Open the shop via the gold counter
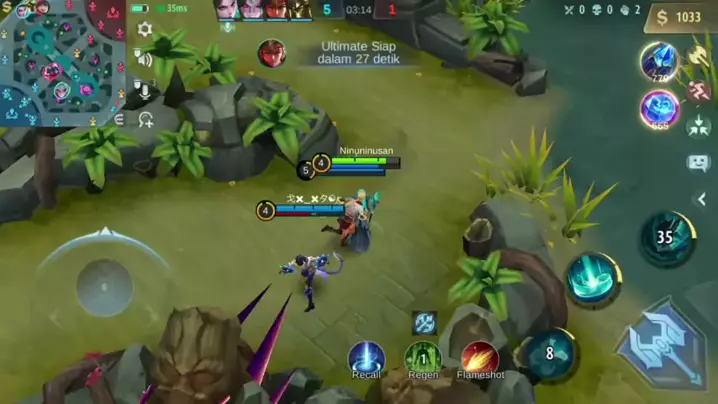The height and width of the screenshot is (404, 718). [x=680, y=17]
